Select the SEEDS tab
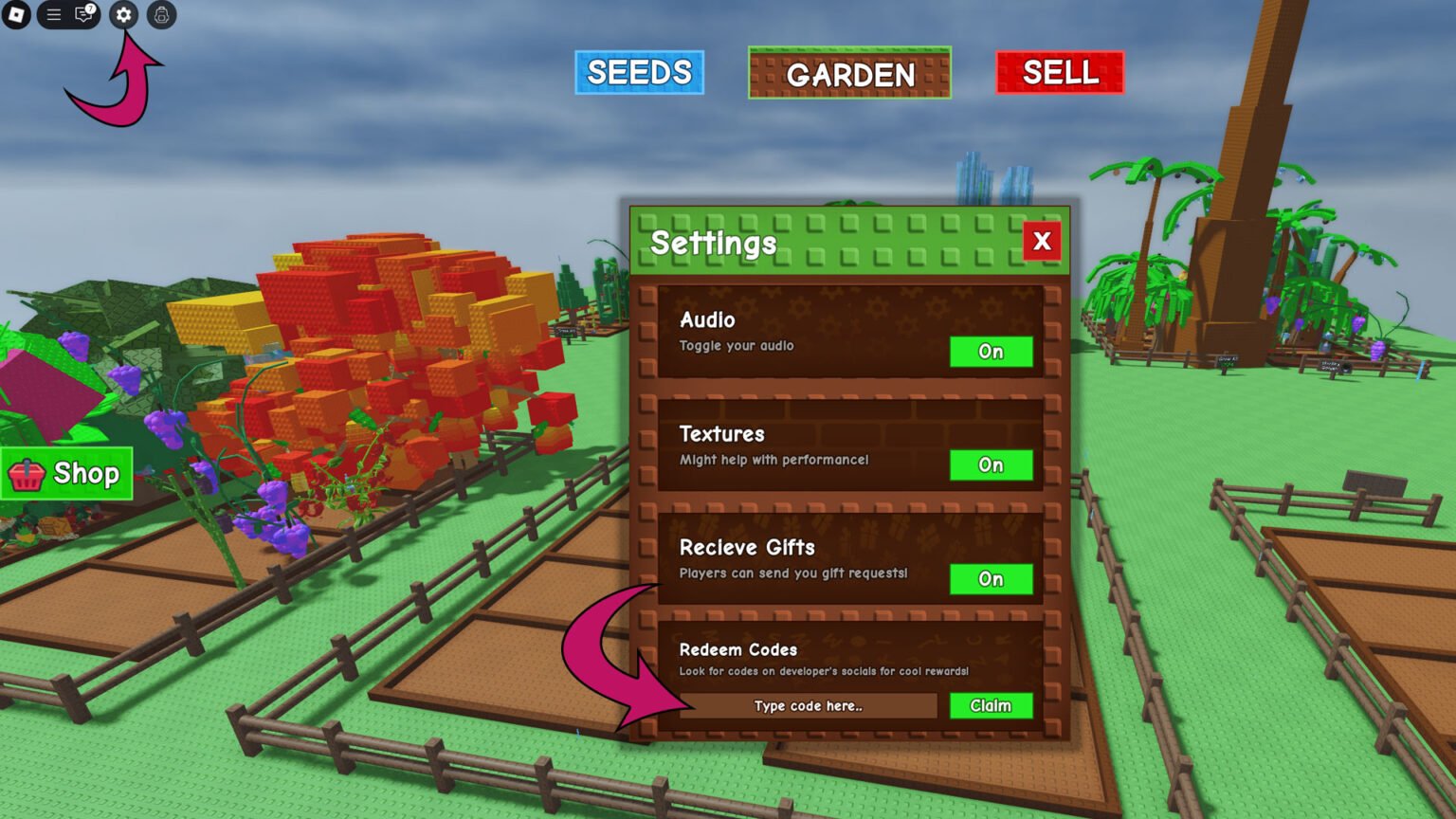This screenshot has width=1456, height=819. [x=639, y=72]
